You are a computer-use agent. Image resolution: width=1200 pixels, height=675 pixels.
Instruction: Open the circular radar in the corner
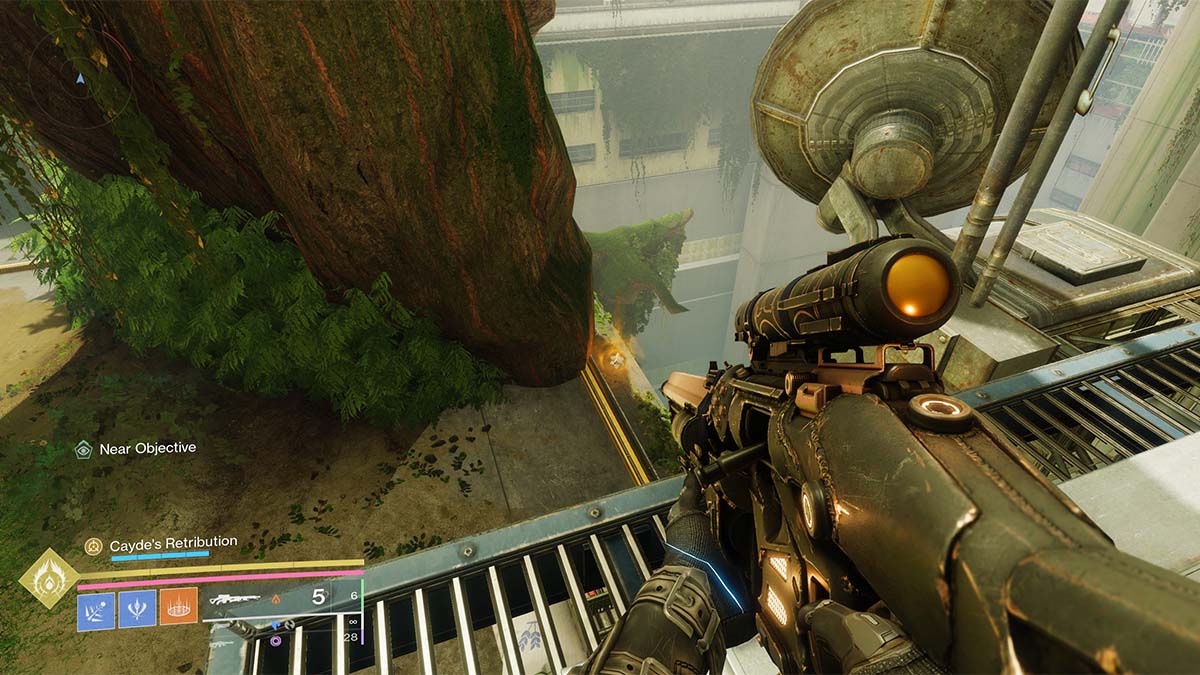click(x=80, y=78)
